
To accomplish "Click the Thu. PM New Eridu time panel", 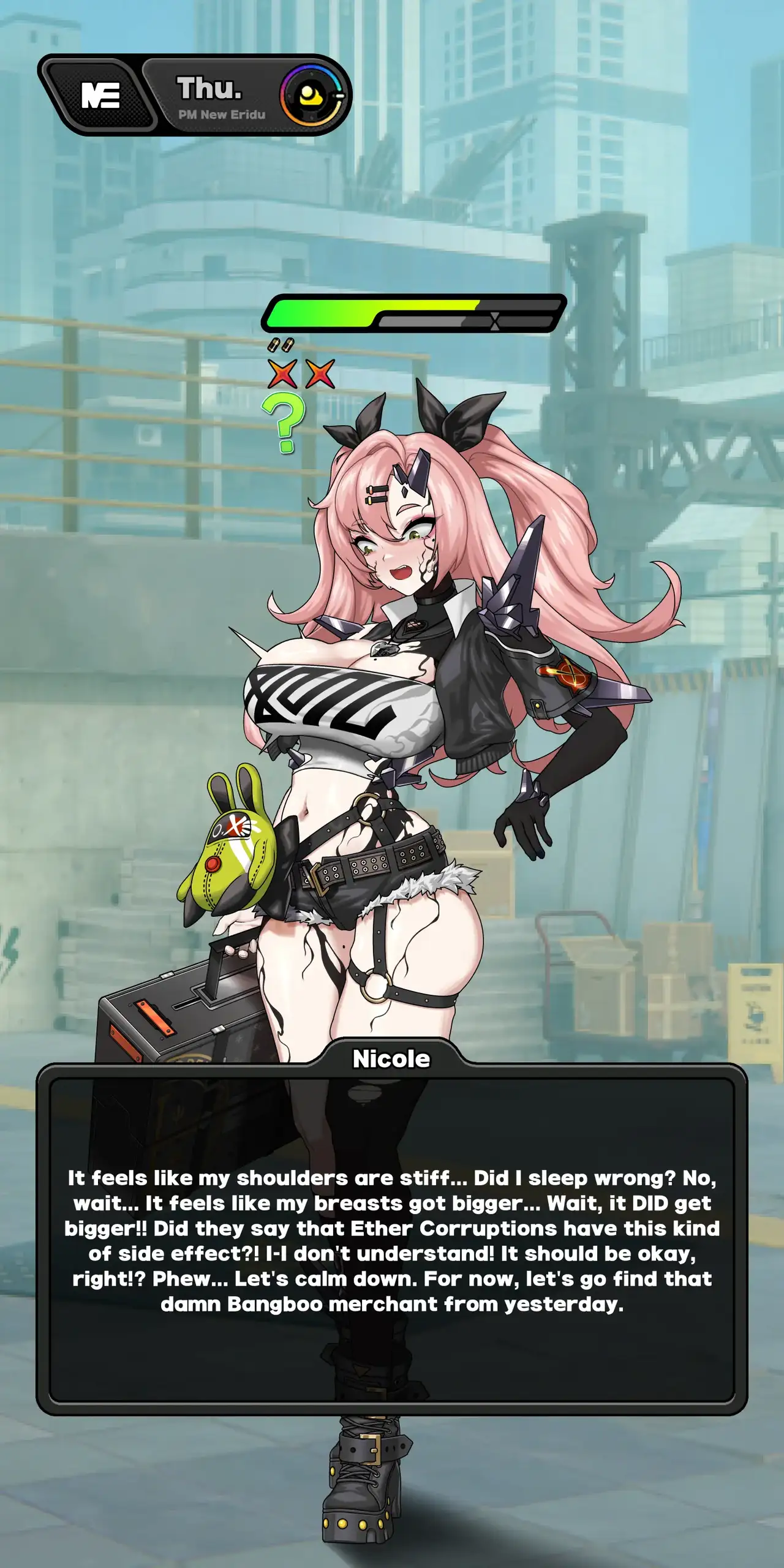I will (x=216, y=96).
